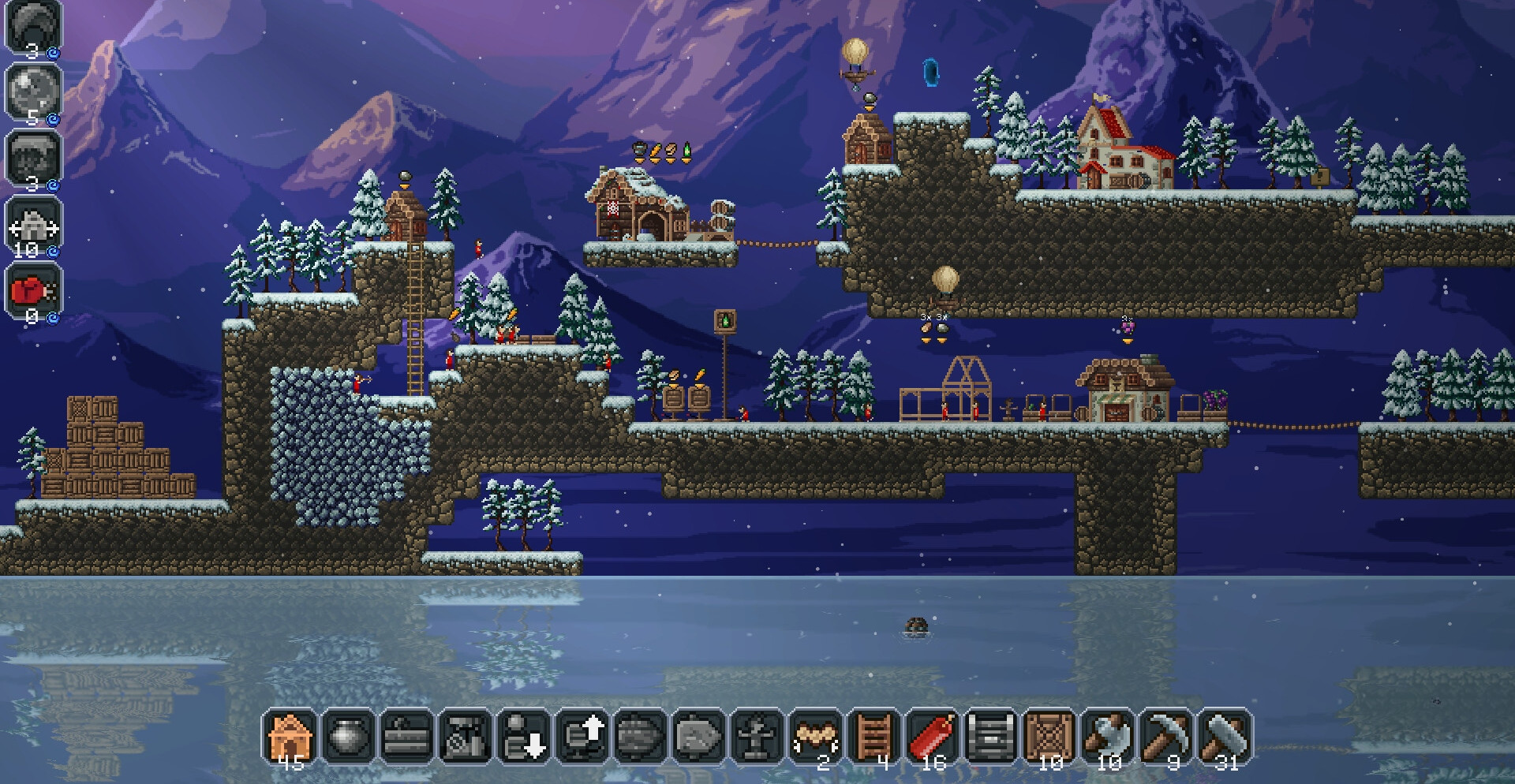Image resolution: width=1515 pixels, height=784 pixels.
Task: Choose the wooden ladder slot
Action: tap(873, 737)
